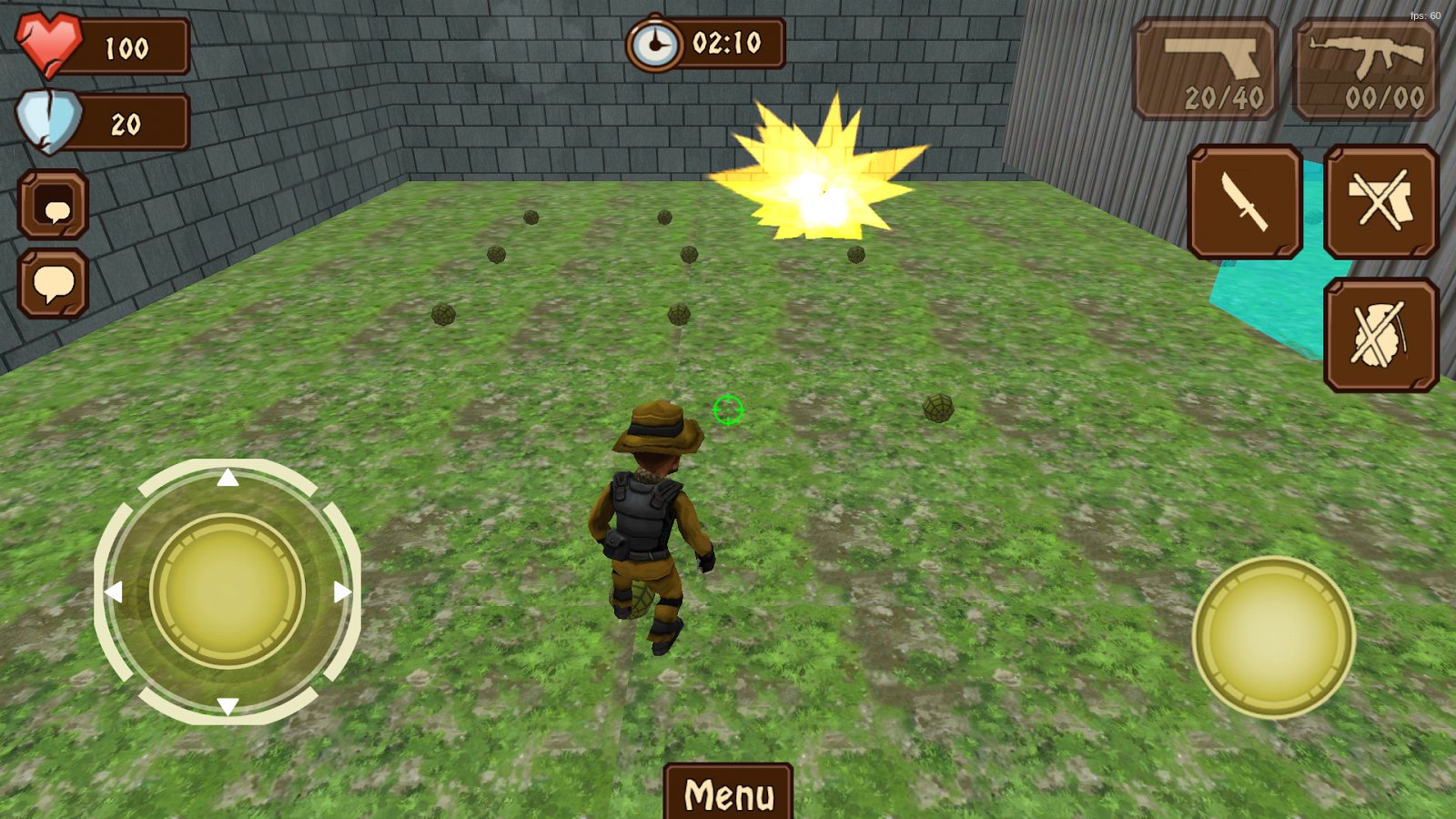Open the Menu button

point(728,793)
